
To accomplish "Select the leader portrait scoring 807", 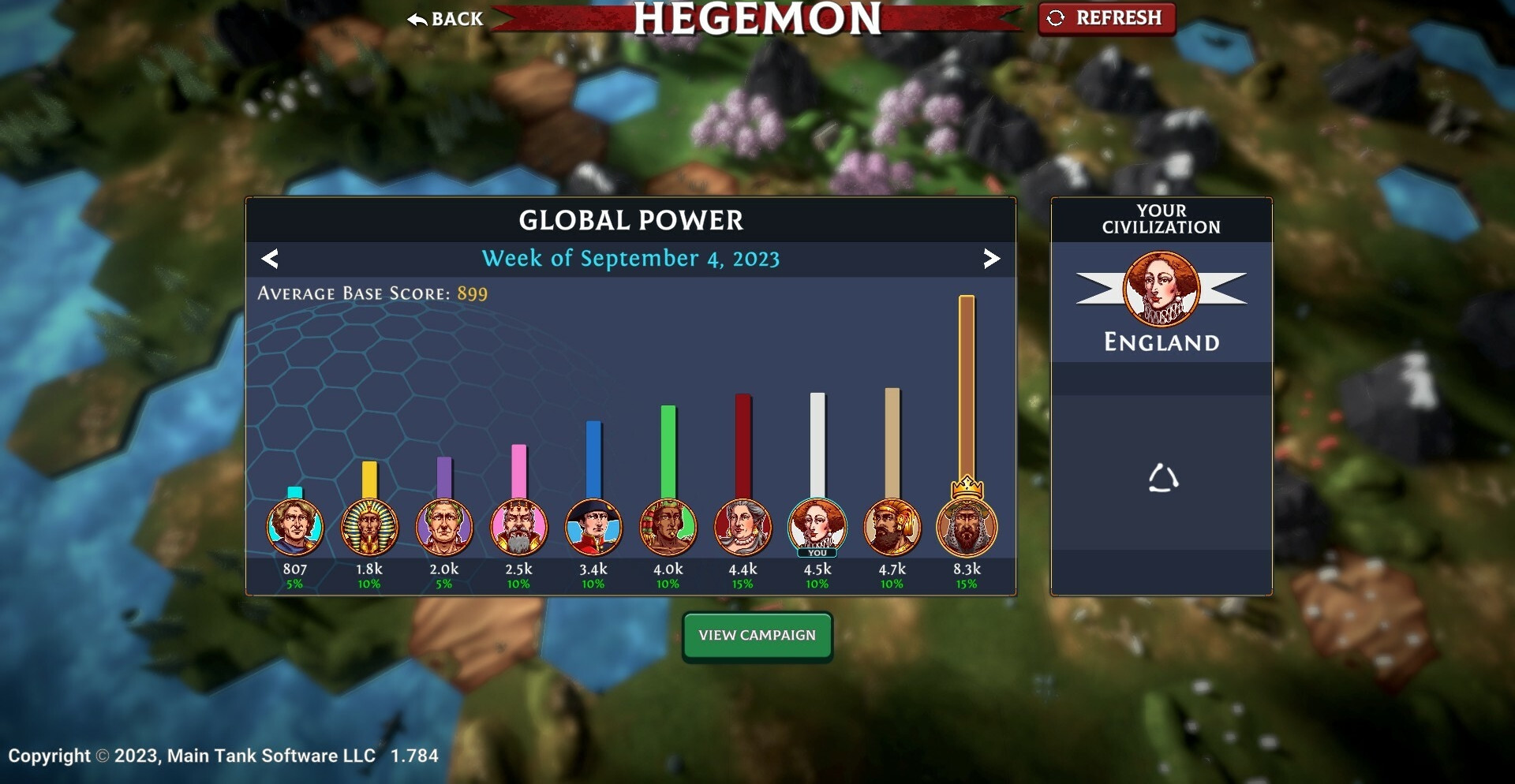I will click(x=294, y=527).
